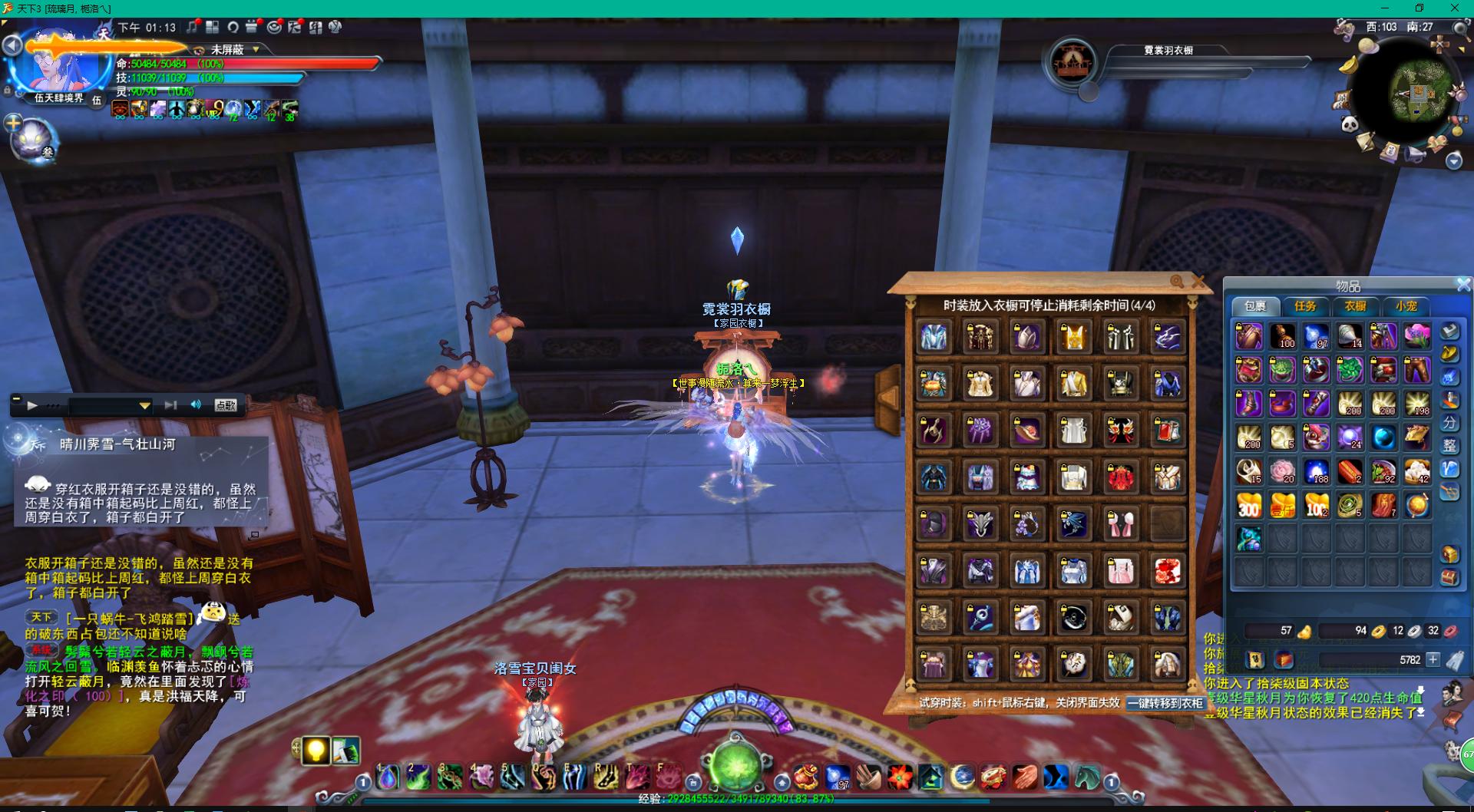Click the magnifier search icon on wardrobe

coord(1177,282)
